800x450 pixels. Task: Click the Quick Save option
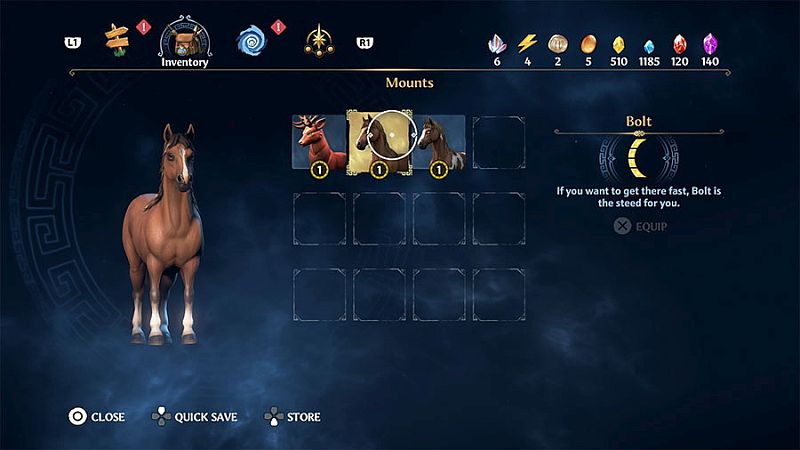point(195,416)
